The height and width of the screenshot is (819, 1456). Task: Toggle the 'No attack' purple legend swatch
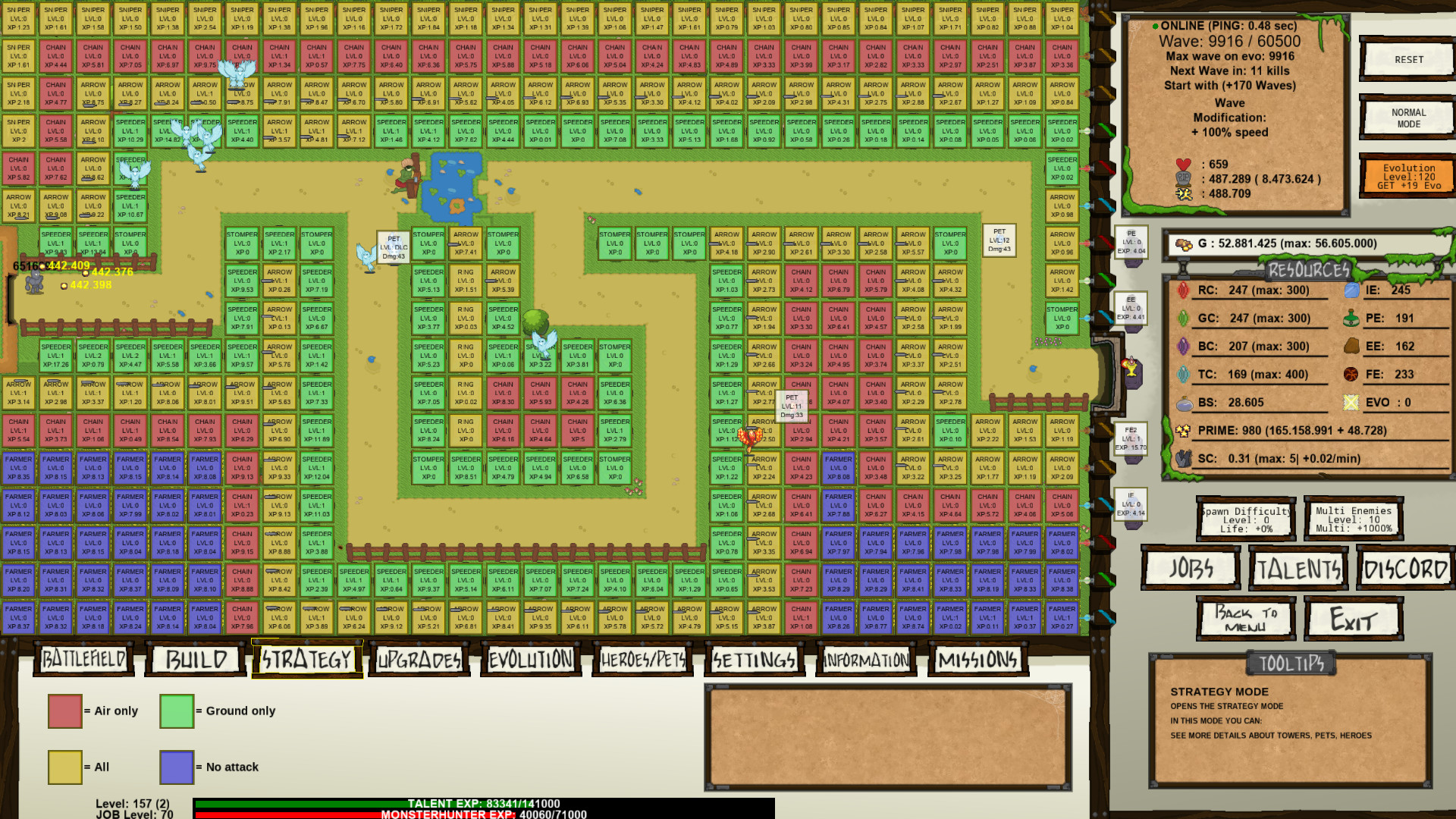(176, 767)
